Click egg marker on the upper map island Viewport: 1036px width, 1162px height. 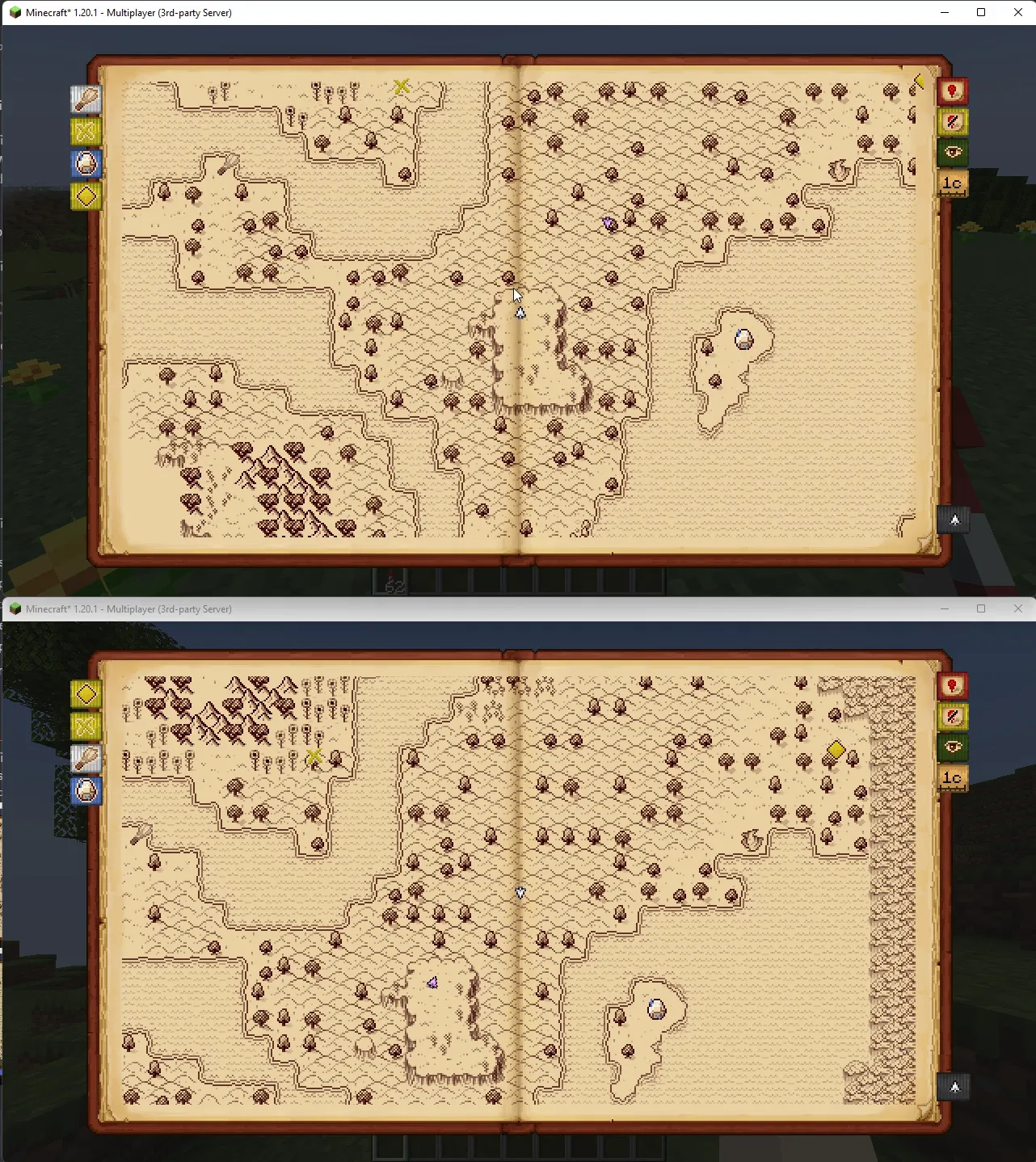[x=743, y=339]
